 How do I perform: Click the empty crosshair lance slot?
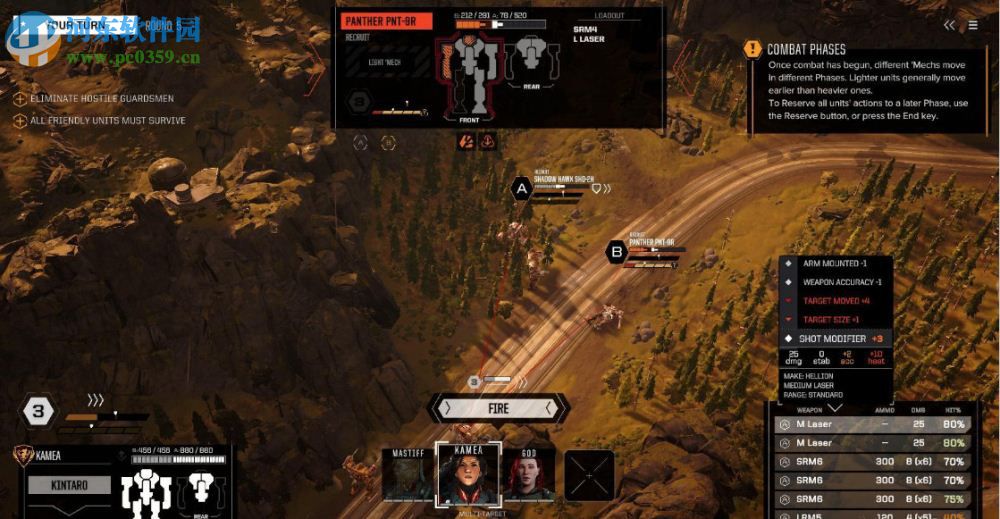[589, 476]
